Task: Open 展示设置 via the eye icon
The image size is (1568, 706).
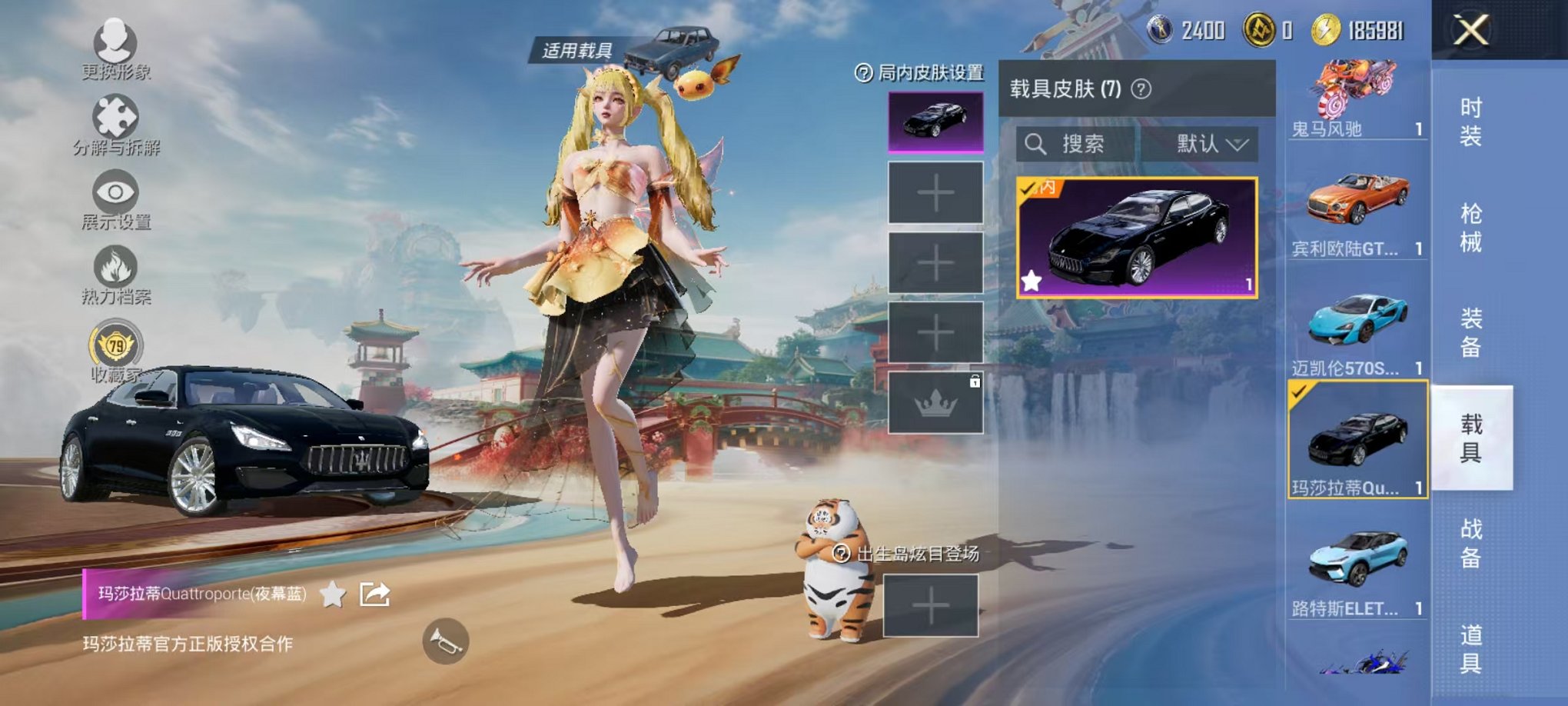Action: [x=114, y=192]
